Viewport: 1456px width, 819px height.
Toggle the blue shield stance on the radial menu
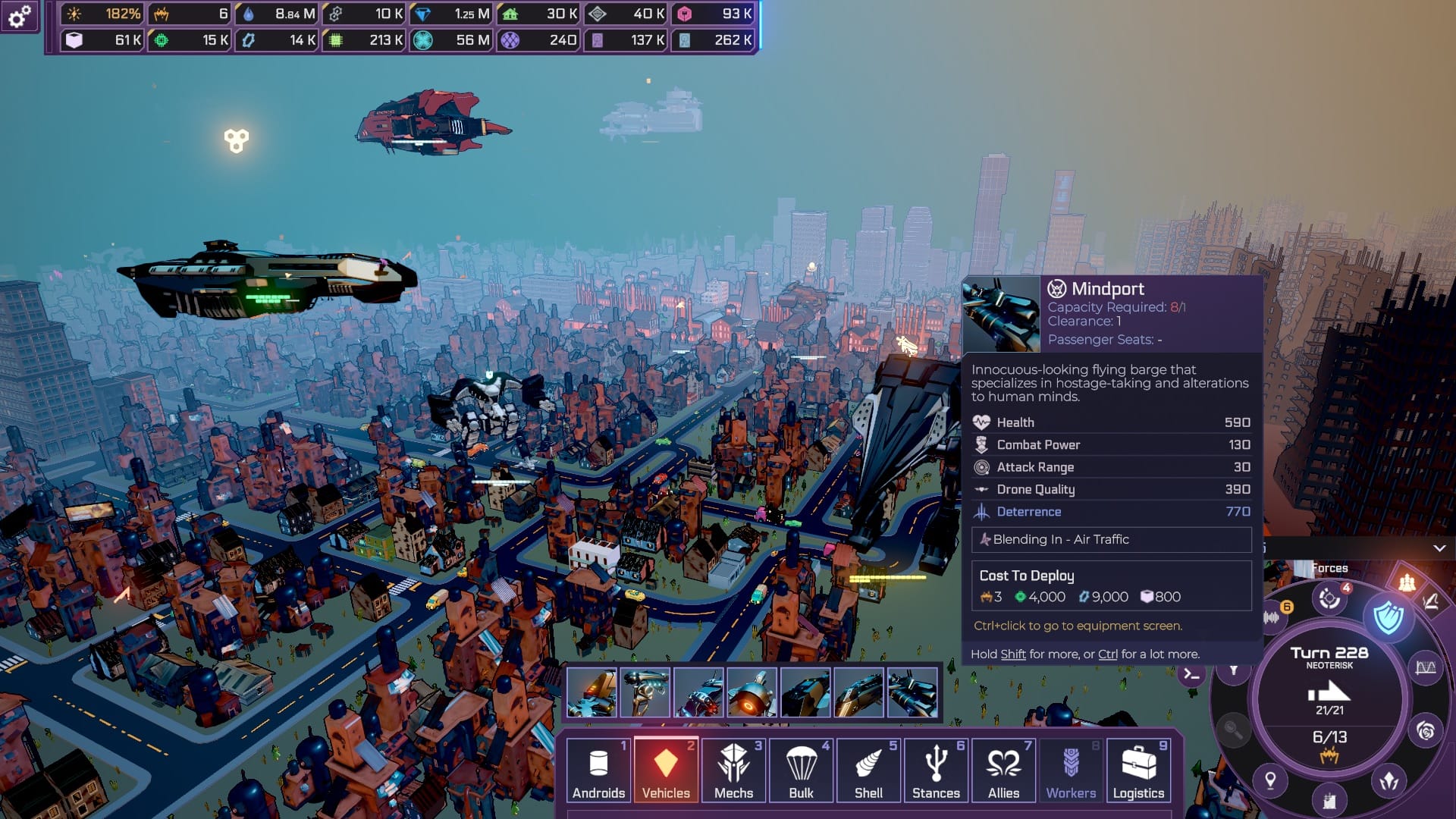point(1389,617)
